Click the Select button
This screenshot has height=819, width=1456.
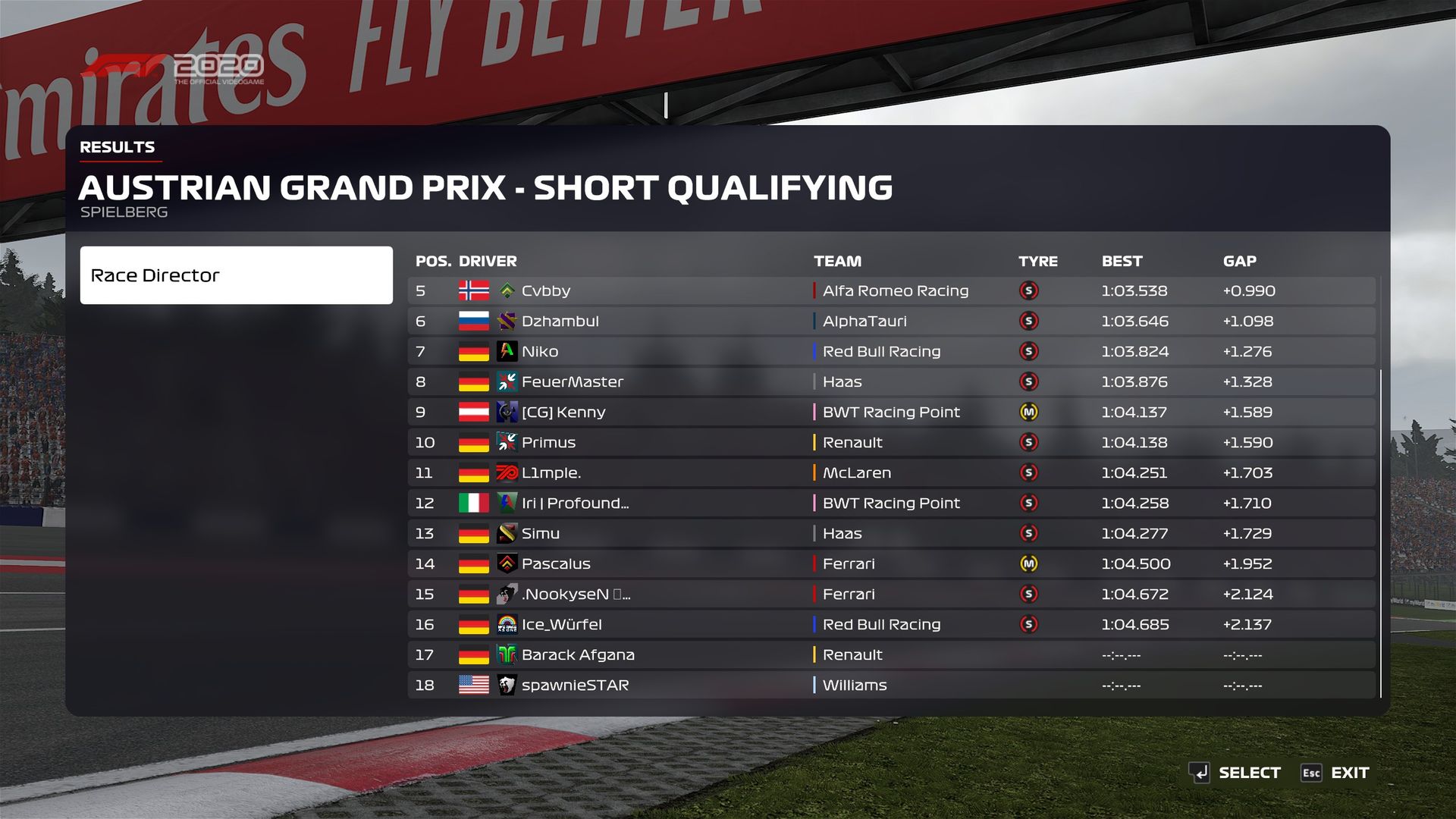click(x=1235, y=773)
